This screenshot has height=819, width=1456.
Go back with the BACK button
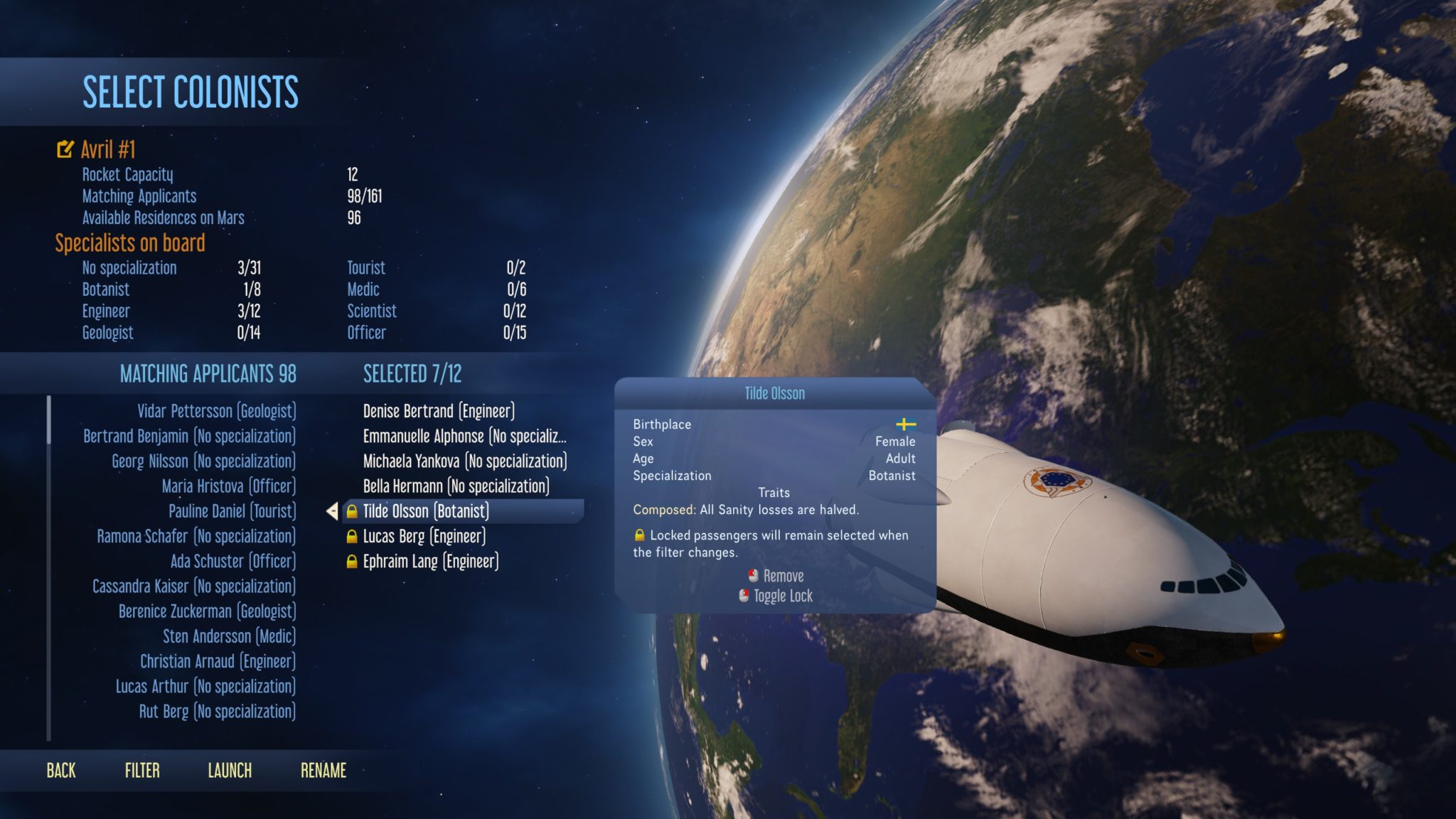click(61, 771)
